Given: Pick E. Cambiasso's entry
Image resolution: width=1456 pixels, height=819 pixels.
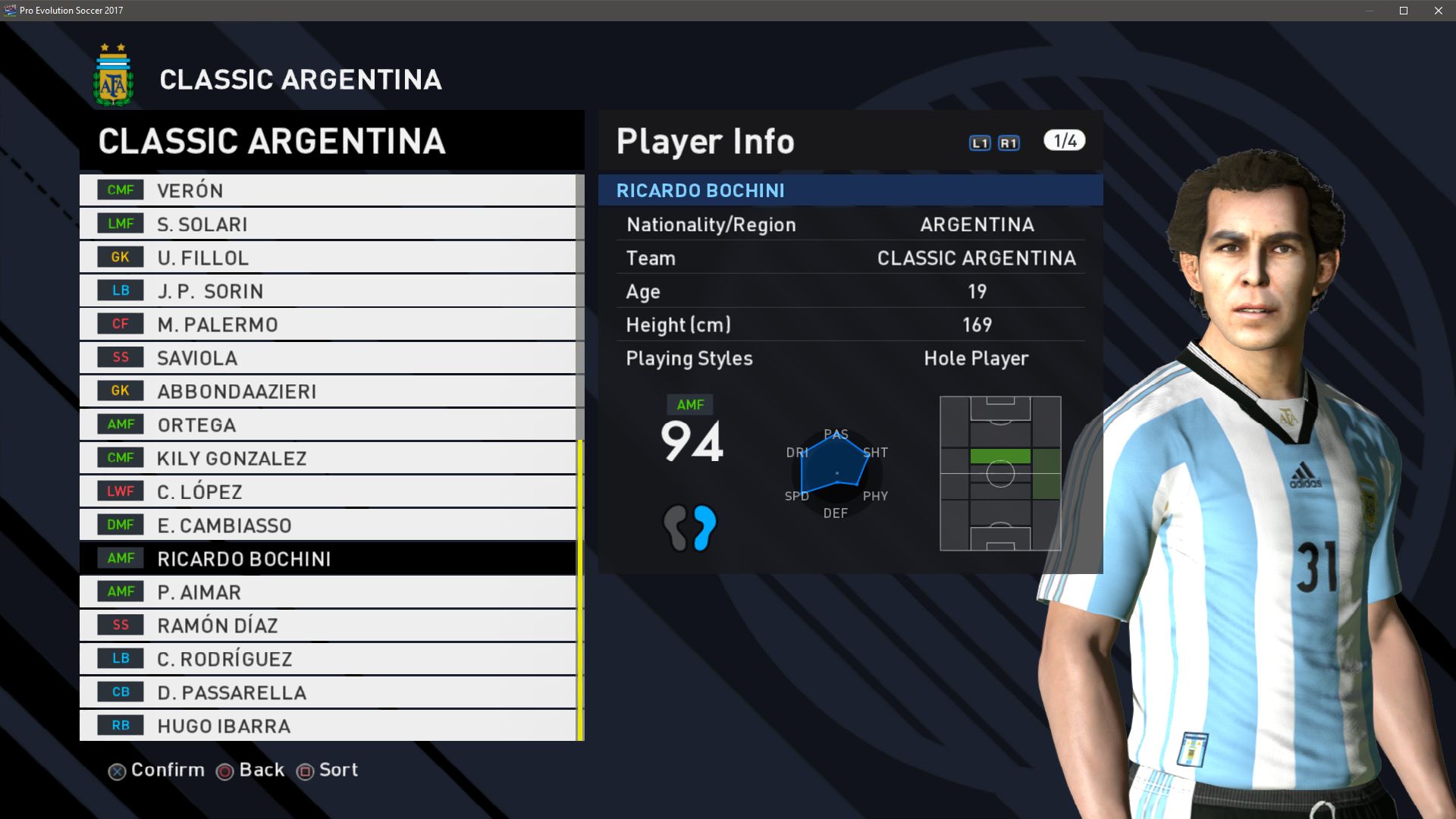Looking at the screenshot, I should coord(328,525).
